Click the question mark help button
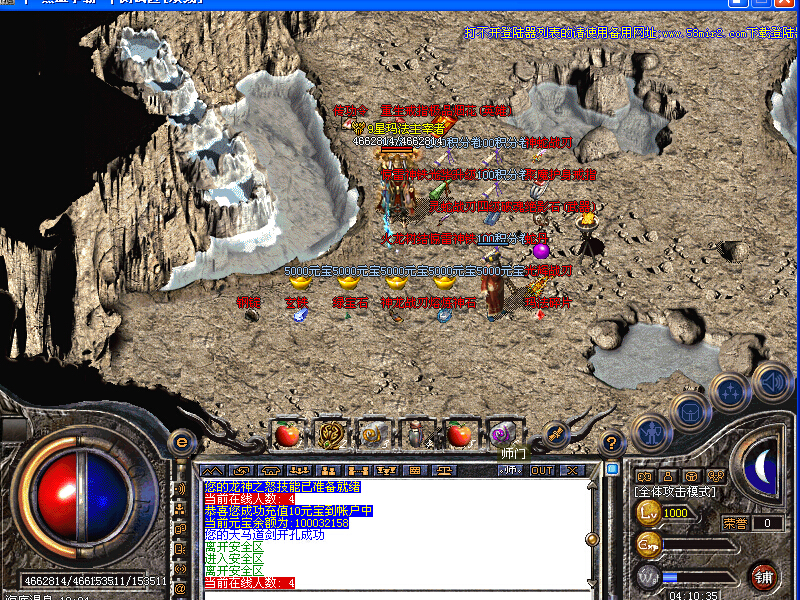The width and height of the screenshot is (800, 600). [x=613, y=441]
